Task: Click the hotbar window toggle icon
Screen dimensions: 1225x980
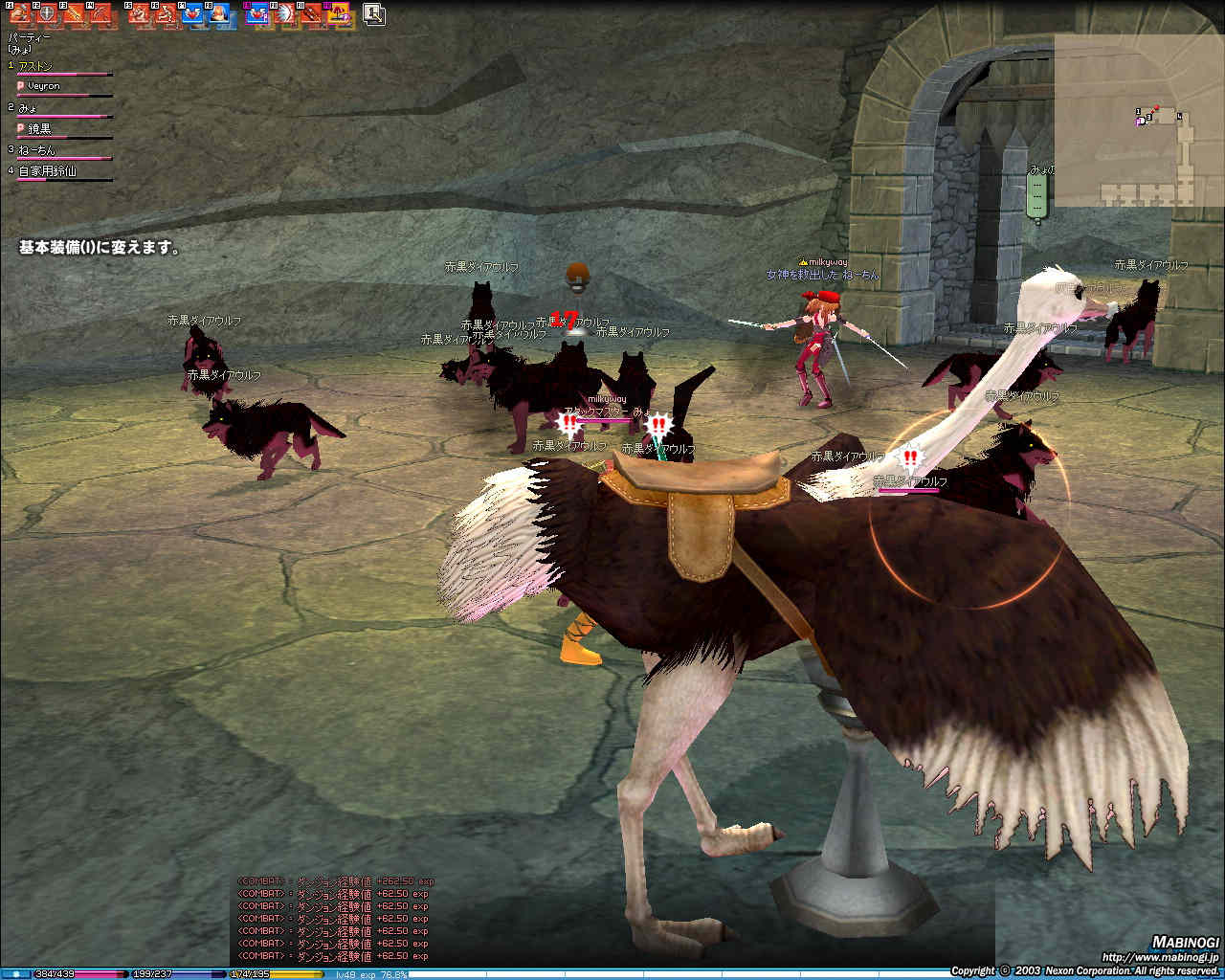Action: (373, 14)
